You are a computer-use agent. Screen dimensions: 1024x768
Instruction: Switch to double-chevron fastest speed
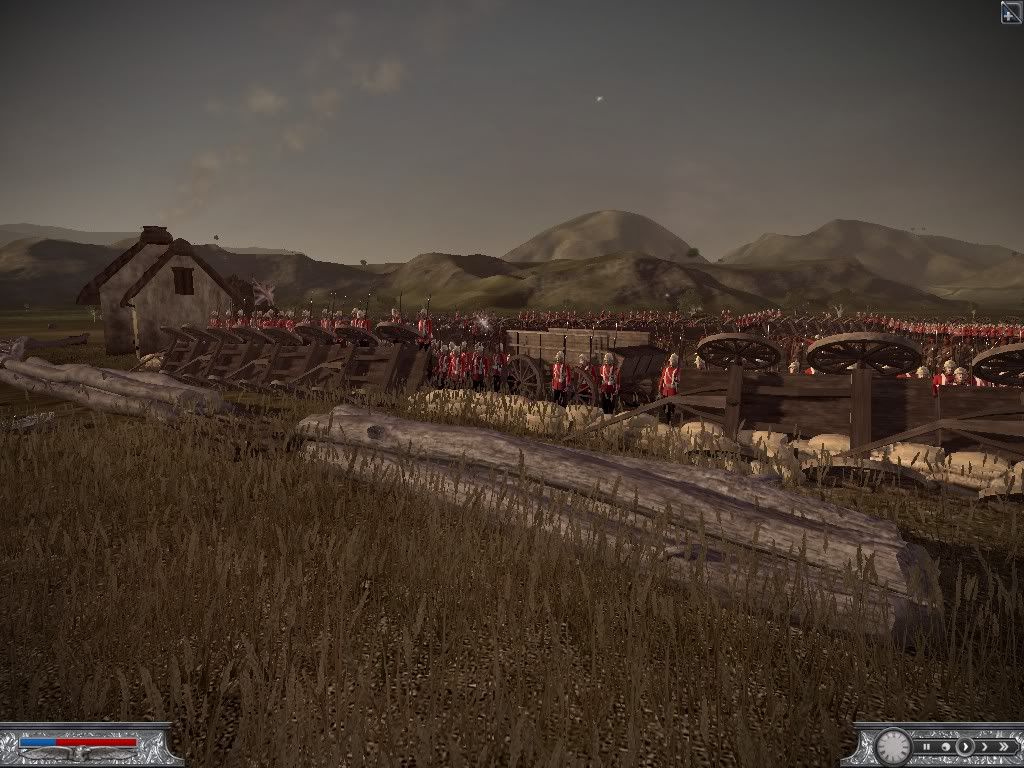pyautogui.click(x=1004, y=747)
